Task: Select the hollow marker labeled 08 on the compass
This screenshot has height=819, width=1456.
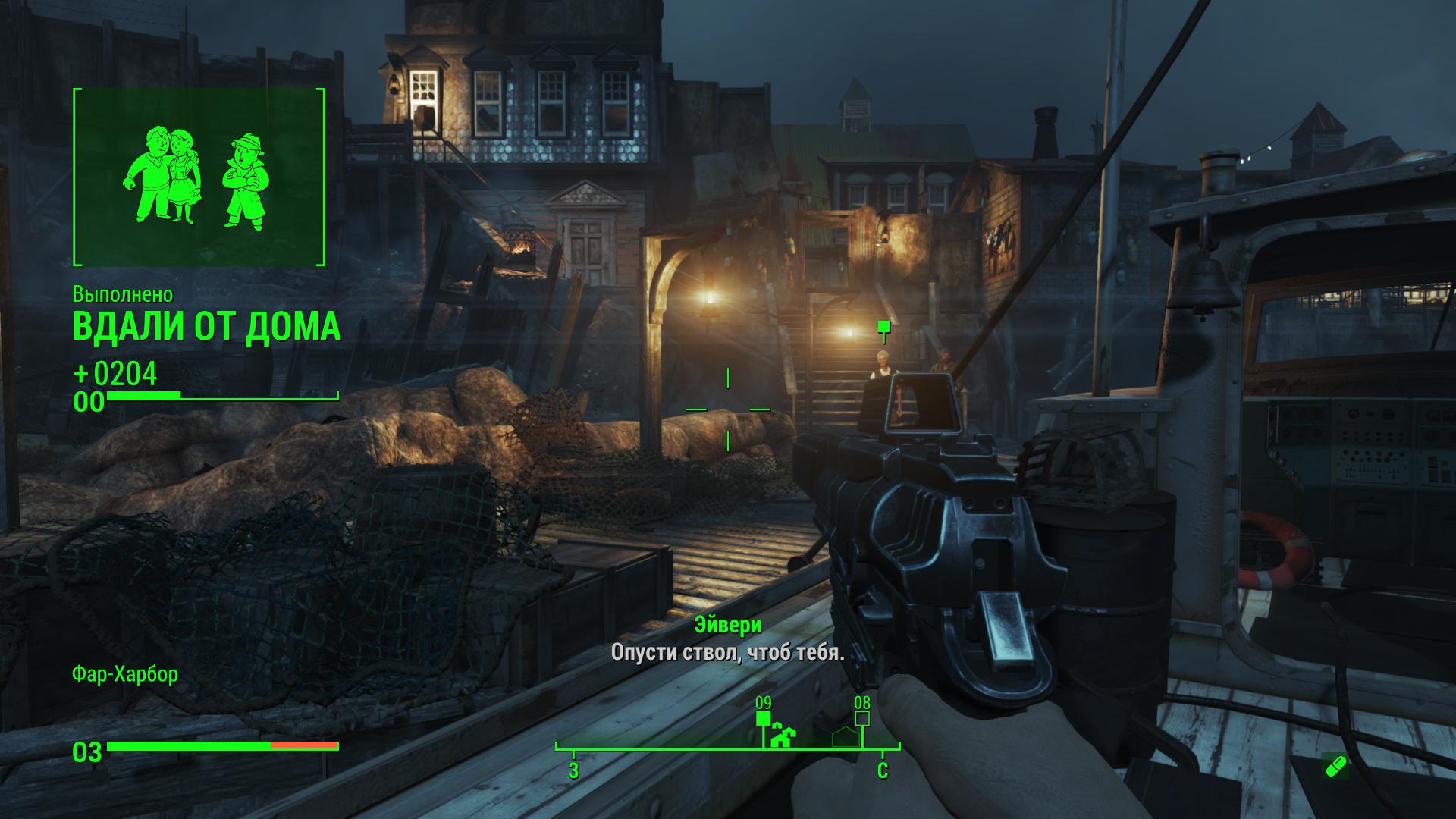Action: click(862, 717)
